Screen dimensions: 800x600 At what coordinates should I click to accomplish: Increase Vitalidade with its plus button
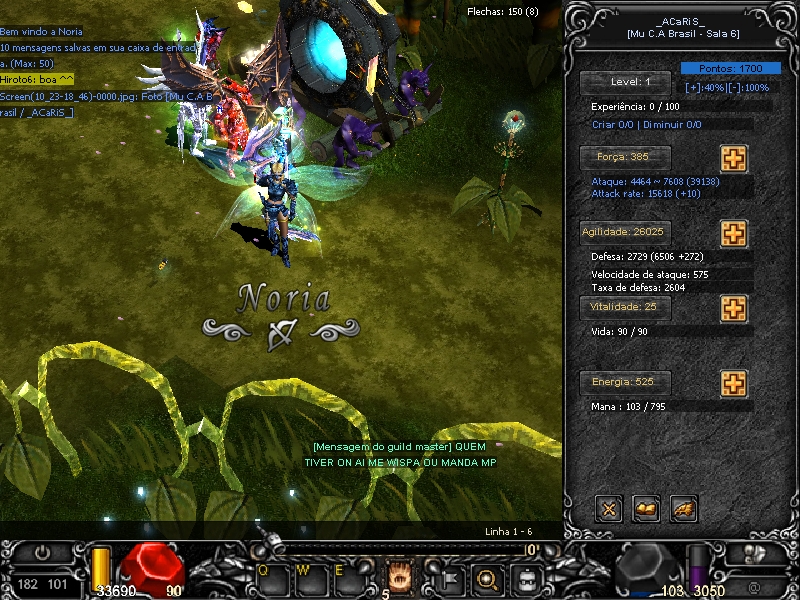(733, 307)
